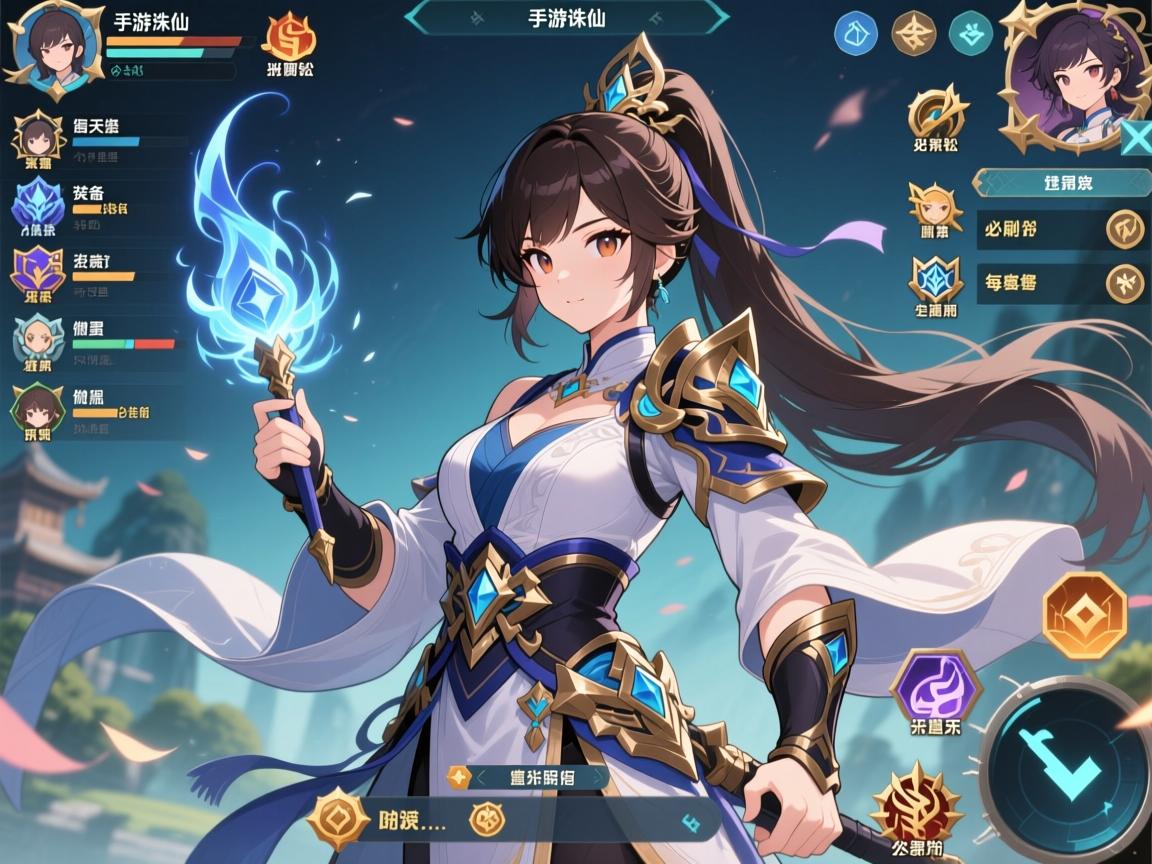The height and width of the screenshot is (864, 1152).
Task: Open the gold ring icon with the blue gem
Action: 936,113
